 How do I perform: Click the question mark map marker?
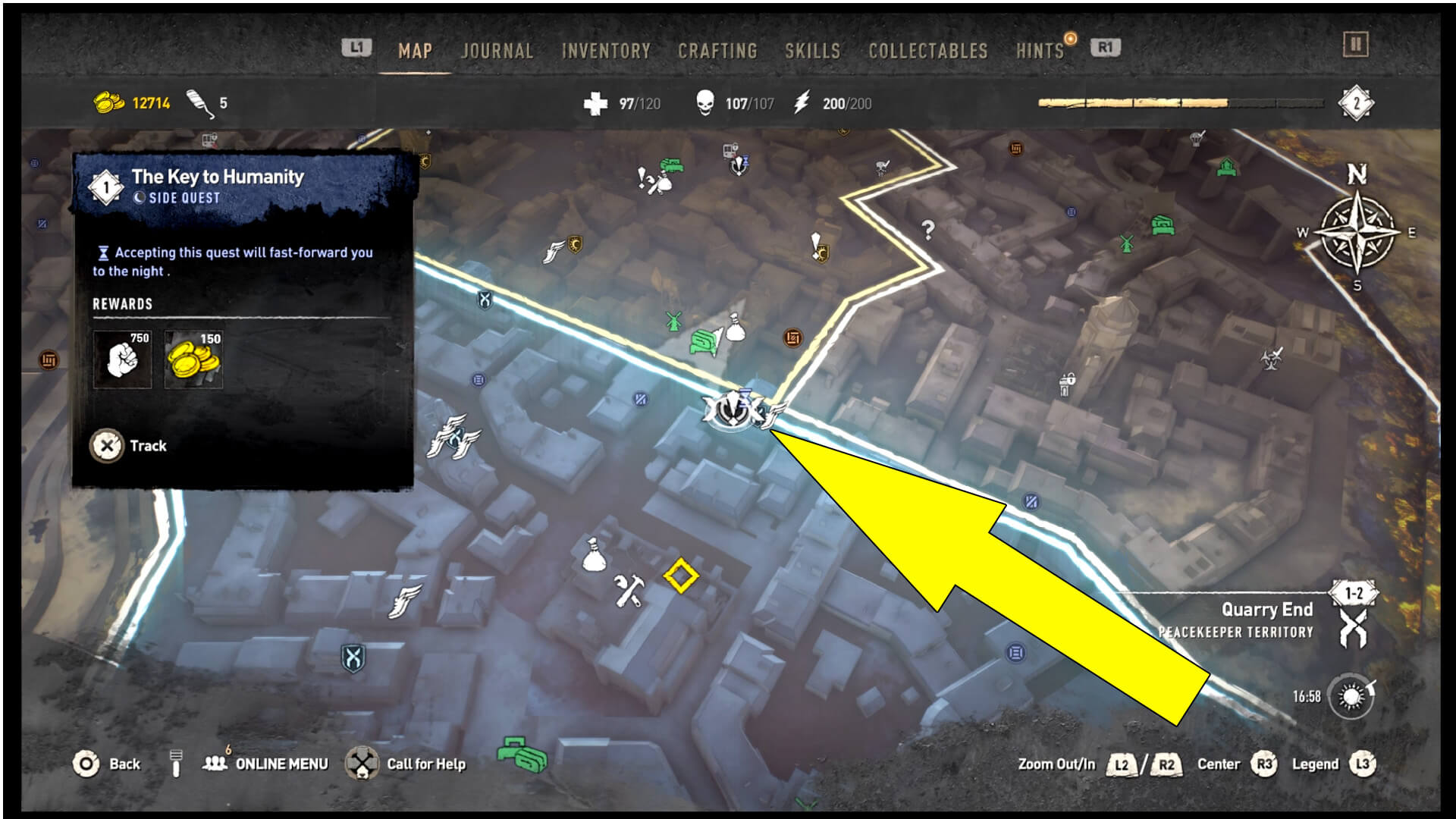click(927, 229)
